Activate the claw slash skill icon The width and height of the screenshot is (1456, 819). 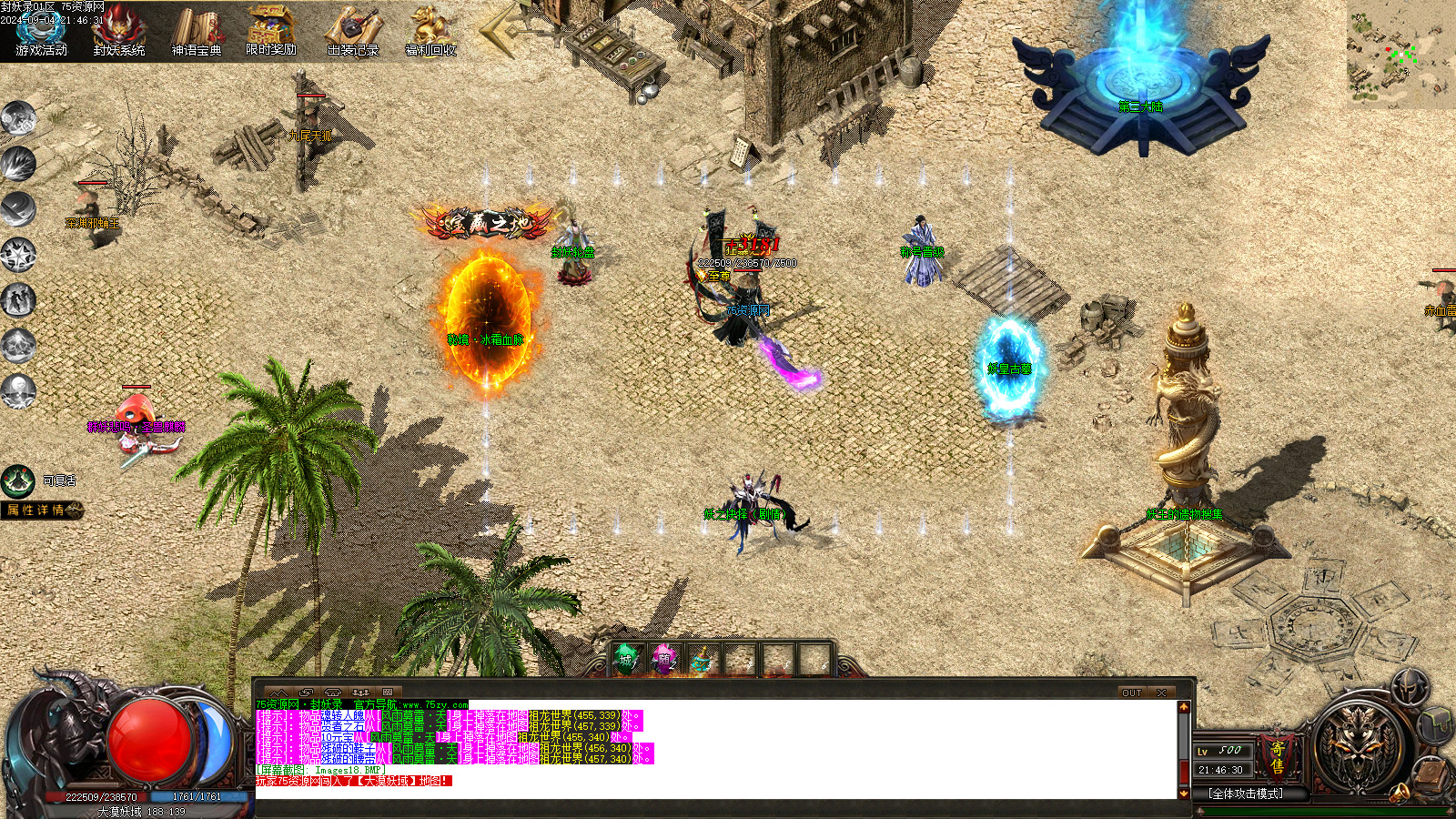pos(18,164)
